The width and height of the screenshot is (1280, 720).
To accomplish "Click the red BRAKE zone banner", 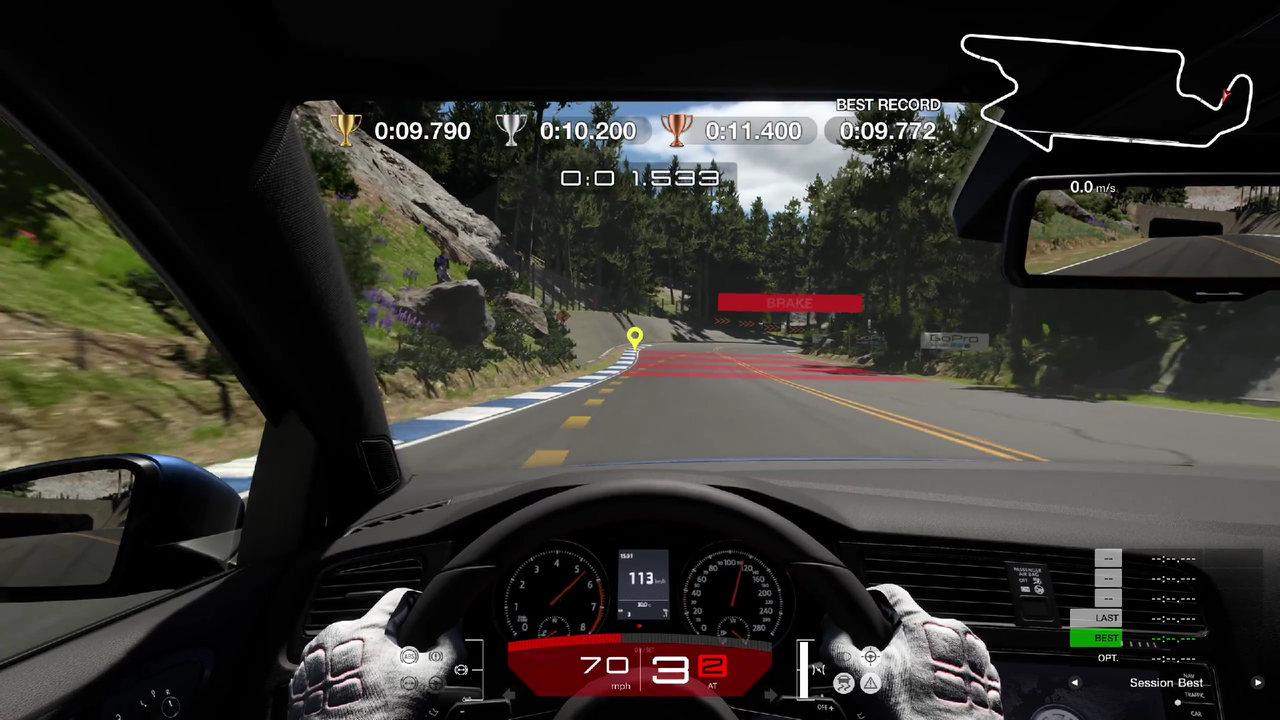I will point(789,302).
